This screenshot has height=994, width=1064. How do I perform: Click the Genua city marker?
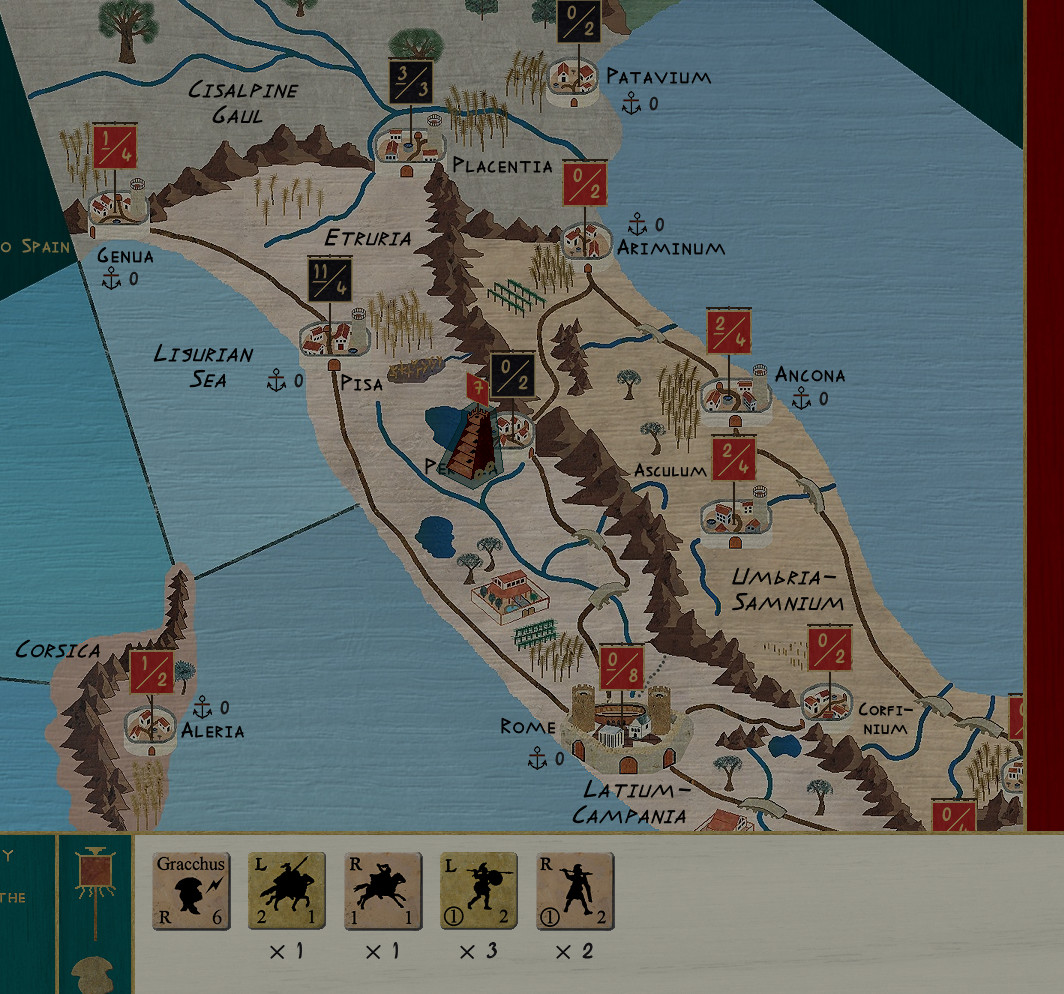(118, 208)
